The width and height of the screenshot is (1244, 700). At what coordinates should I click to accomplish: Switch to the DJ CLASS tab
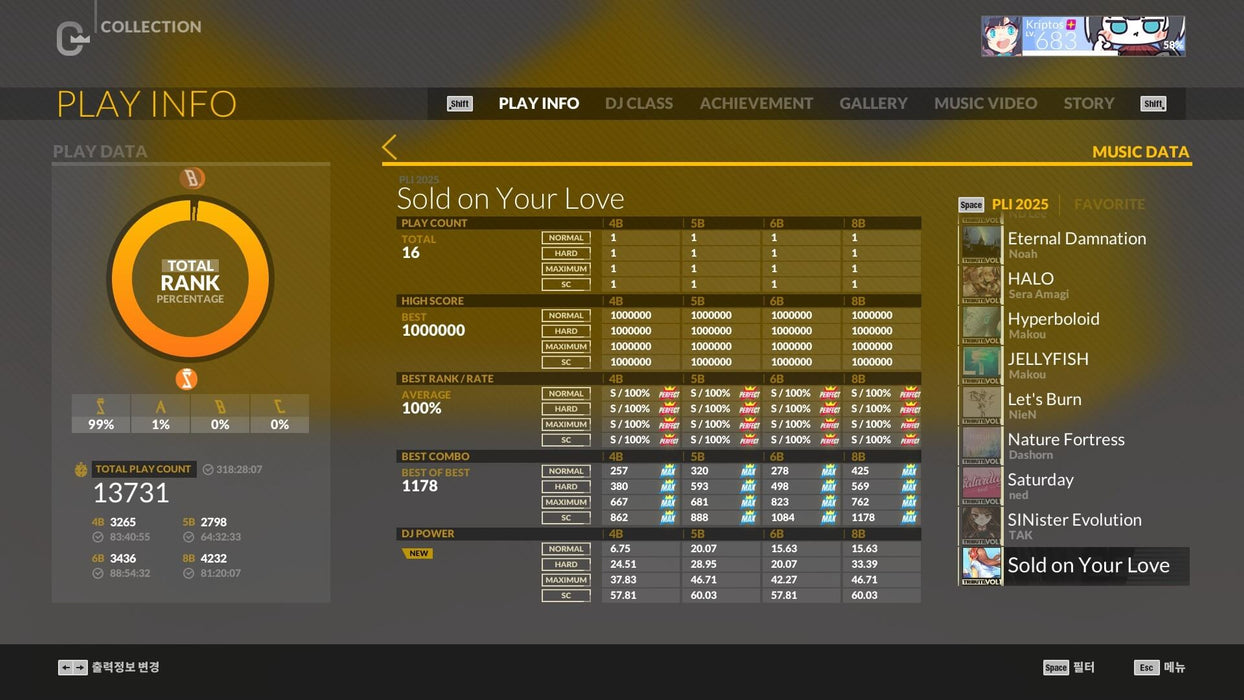tap(638, 103)
